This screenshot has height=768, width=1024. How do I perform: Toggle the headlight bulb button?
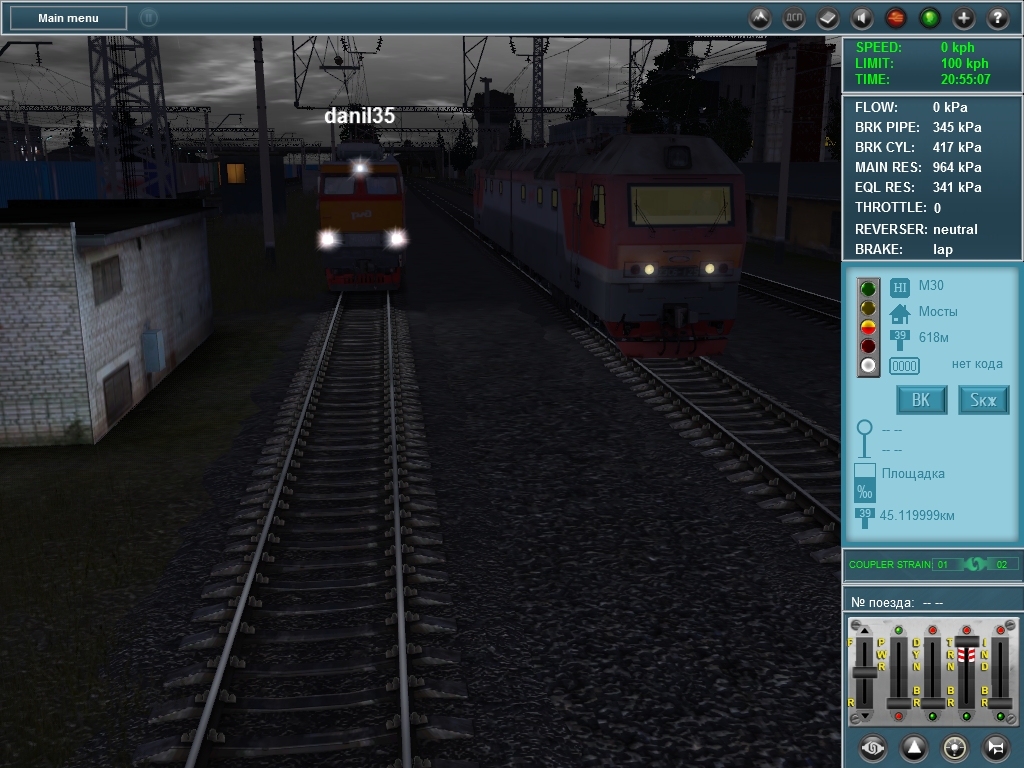tap(955, 747)
